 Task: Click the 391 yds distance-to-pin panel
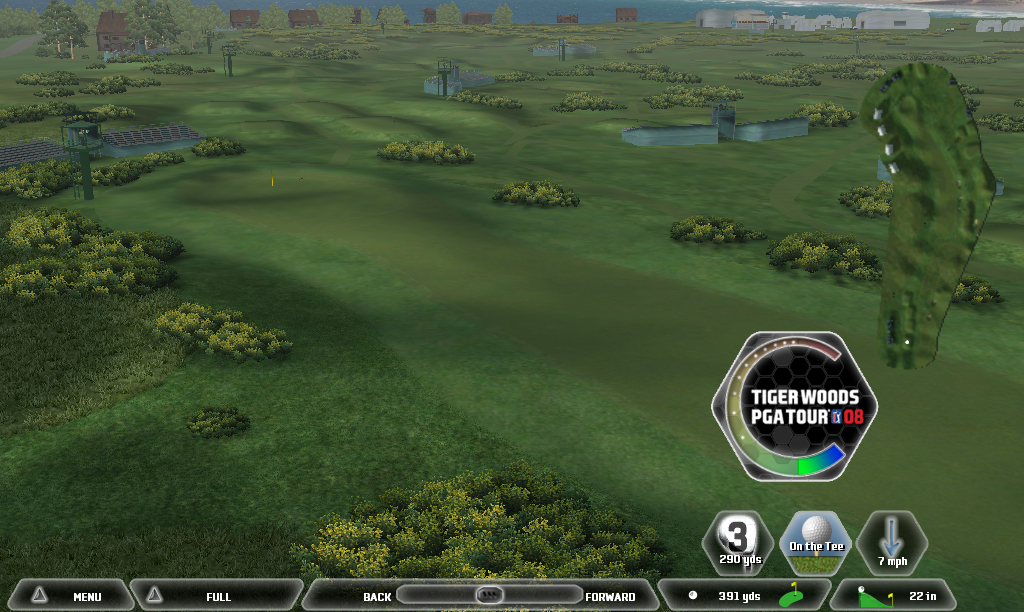point(743,596)
